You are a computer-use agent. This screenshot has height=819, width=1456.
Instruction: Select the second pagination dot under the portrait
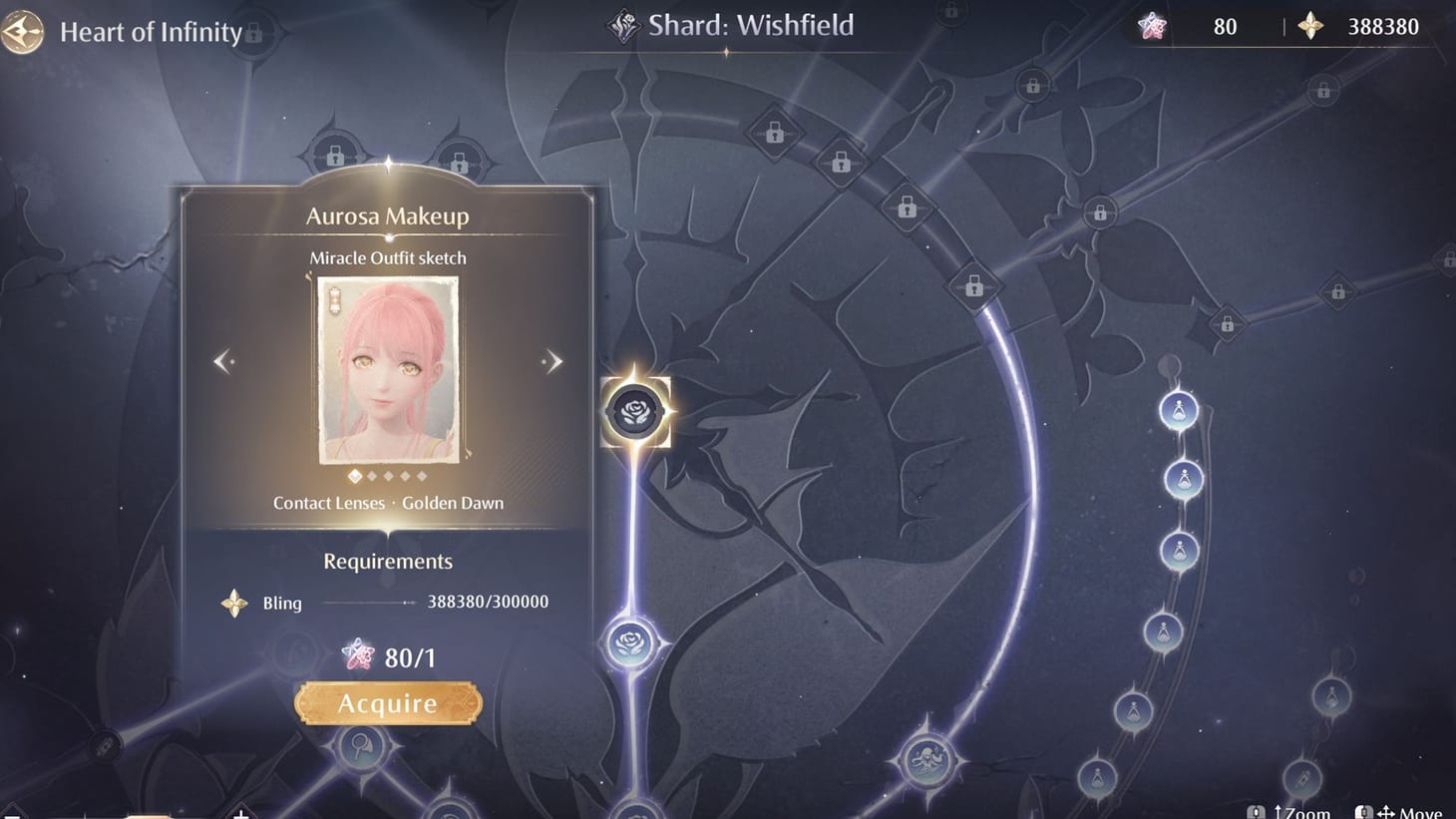click(373, 476)
